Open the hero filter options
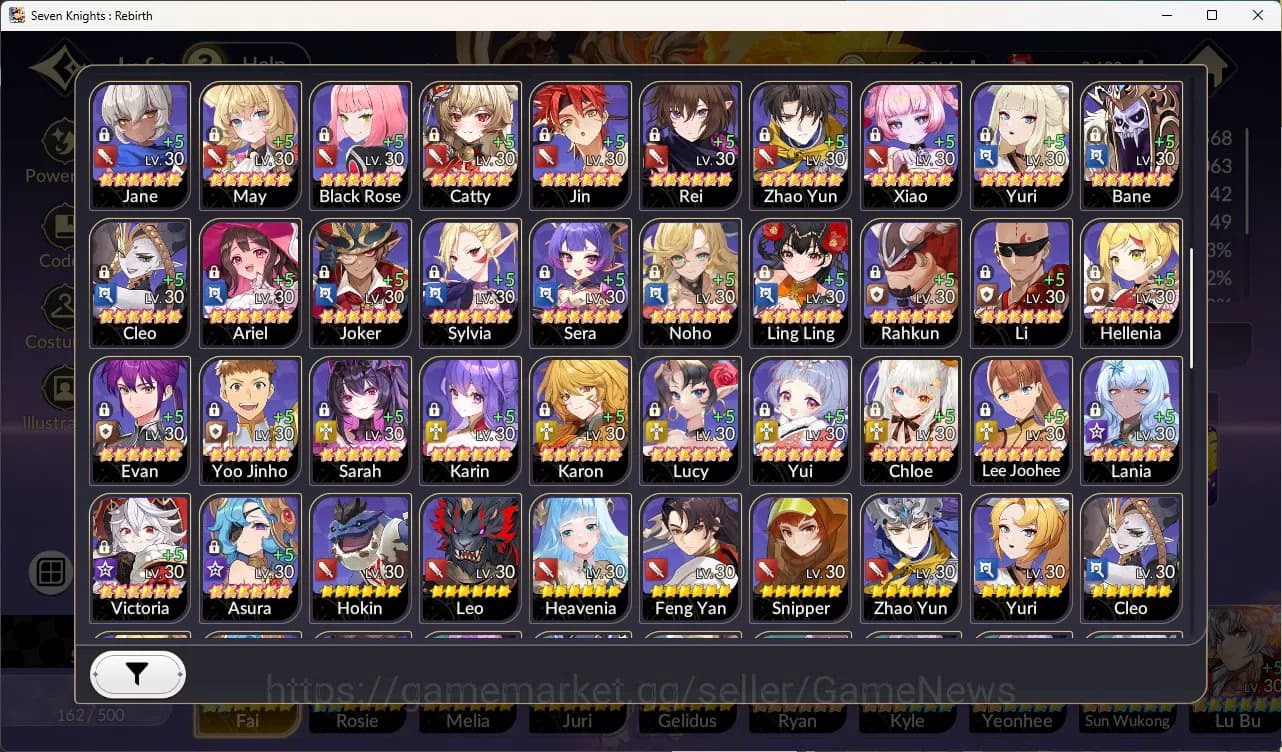Image resolution: width=1282 pixels, height=752 pixels. (137, 674)
